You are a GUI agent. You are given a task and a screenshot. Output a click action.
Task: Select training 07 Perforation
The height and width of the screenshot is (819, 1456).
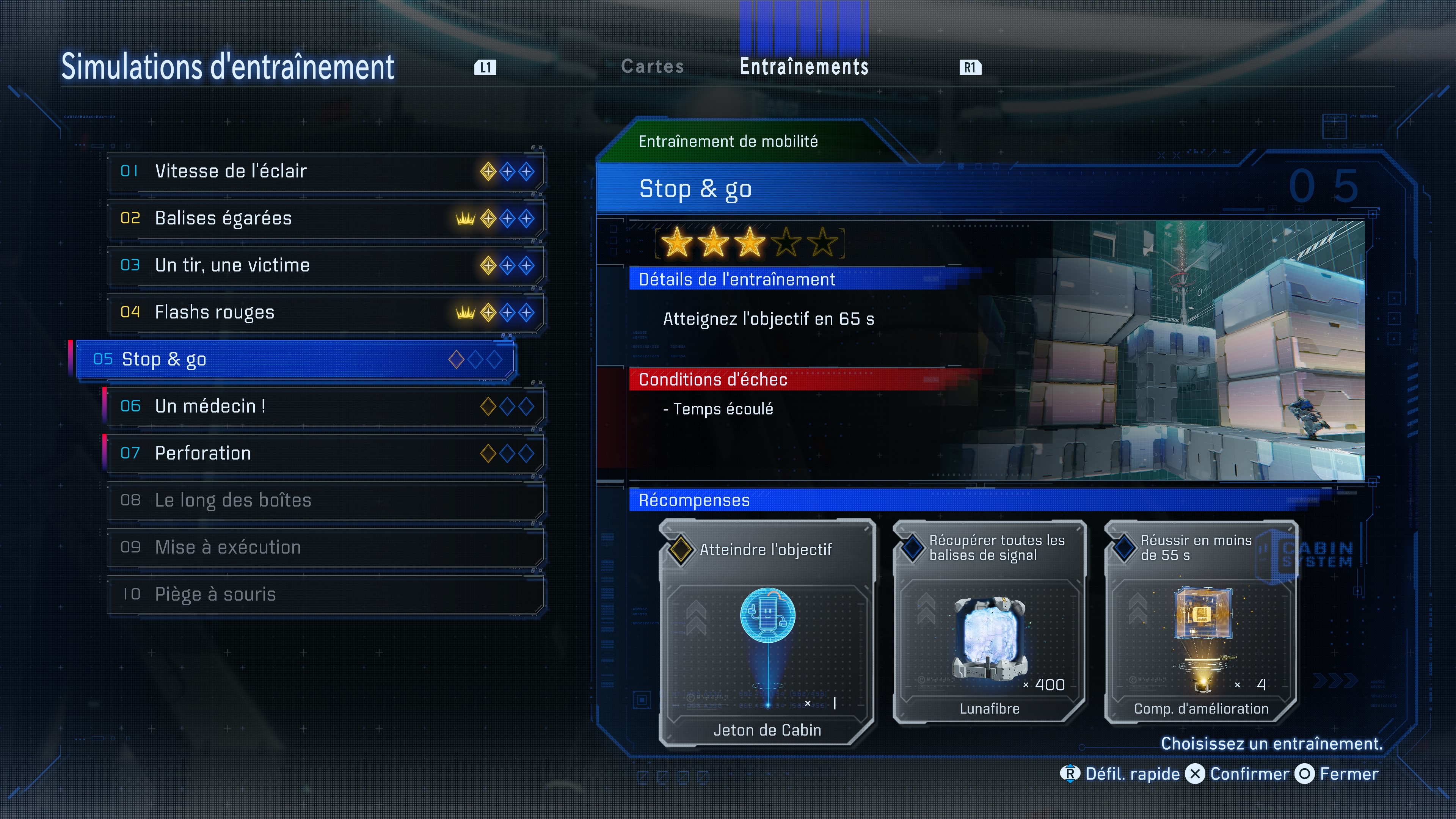pyautogui.click(x=325, y=453)
